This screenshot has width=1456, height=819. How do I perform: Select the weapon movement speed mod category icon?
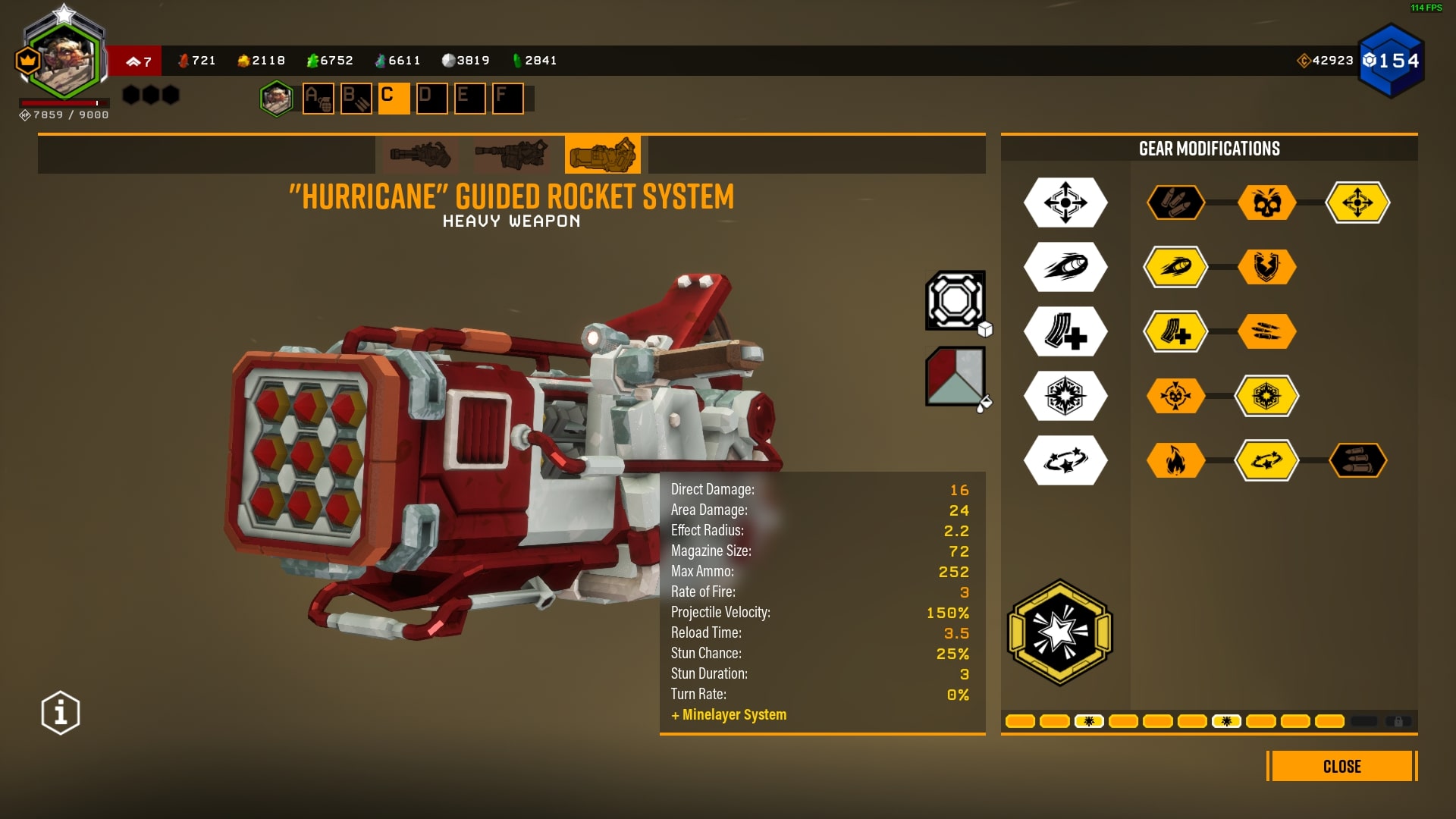pos(1065,202)
